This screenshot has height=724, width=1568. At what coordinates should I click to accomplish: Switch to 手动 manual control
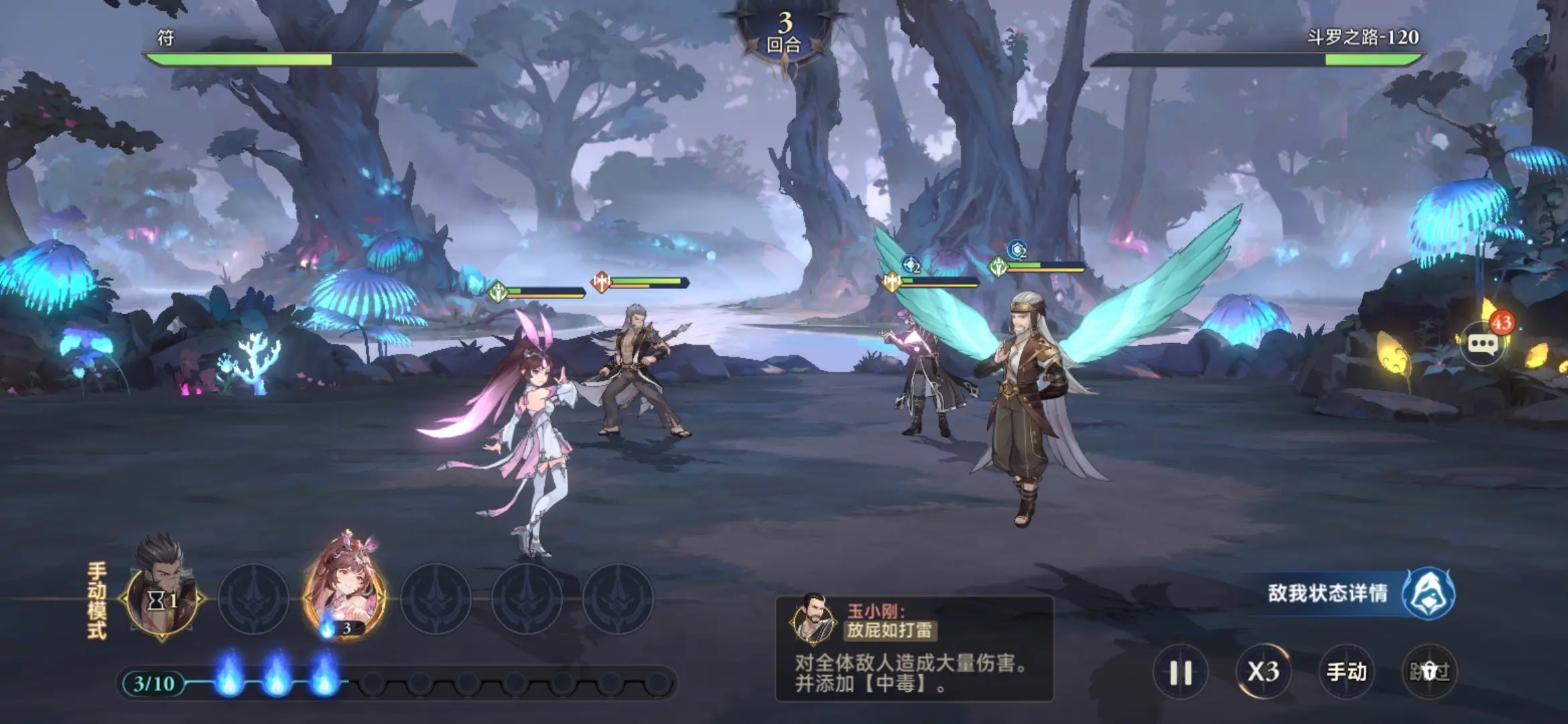tap(1346, 672)
